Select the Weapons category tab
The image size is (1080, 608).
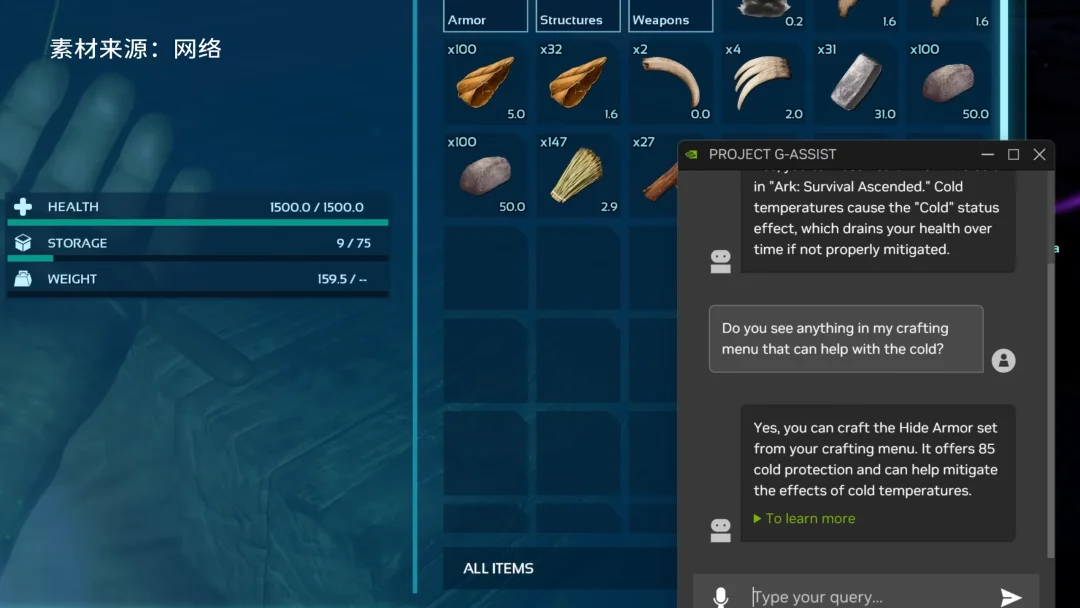[x=670, y=17]
